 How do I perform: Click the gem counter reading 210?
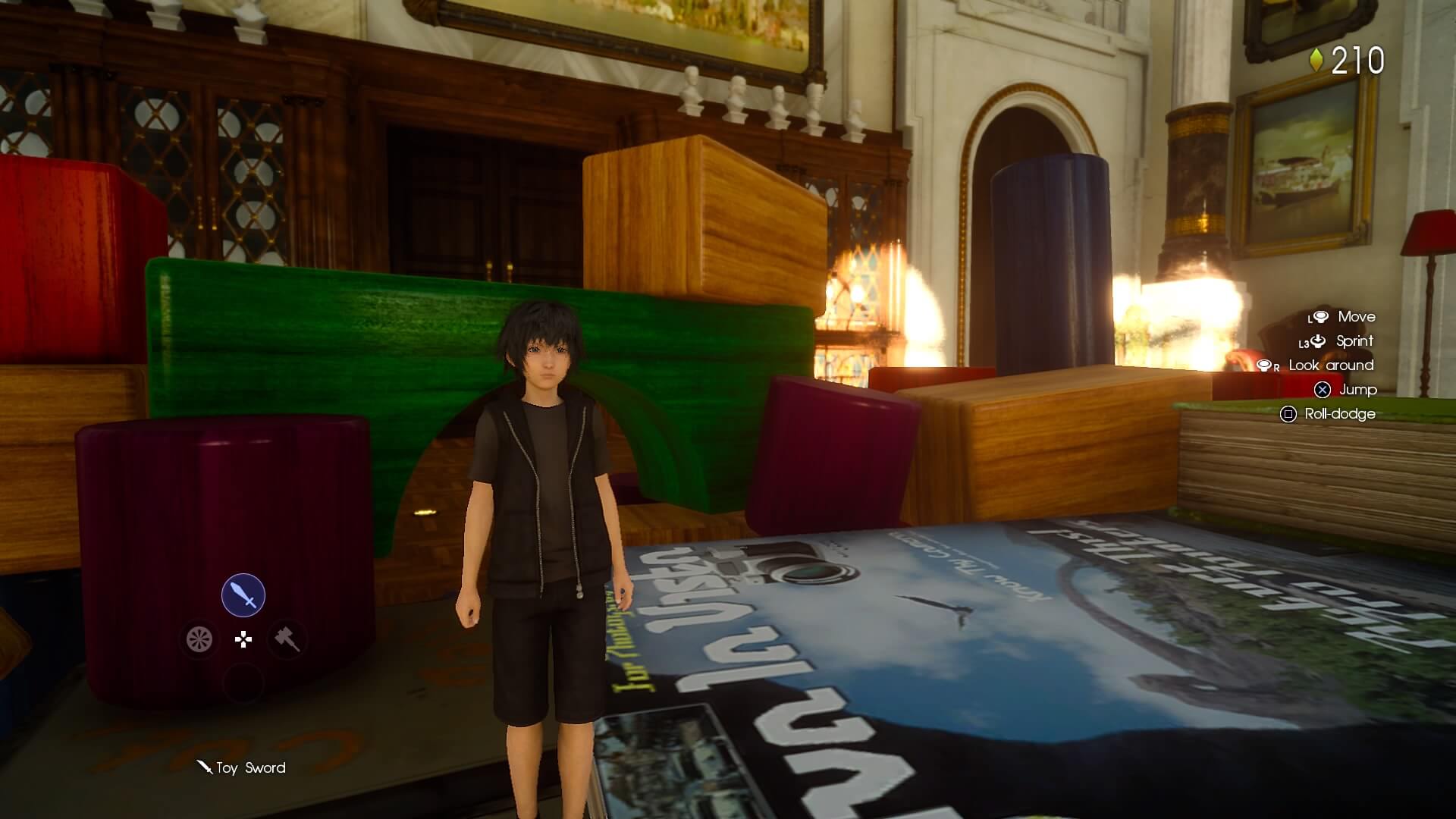click(x=1361, y=61)
